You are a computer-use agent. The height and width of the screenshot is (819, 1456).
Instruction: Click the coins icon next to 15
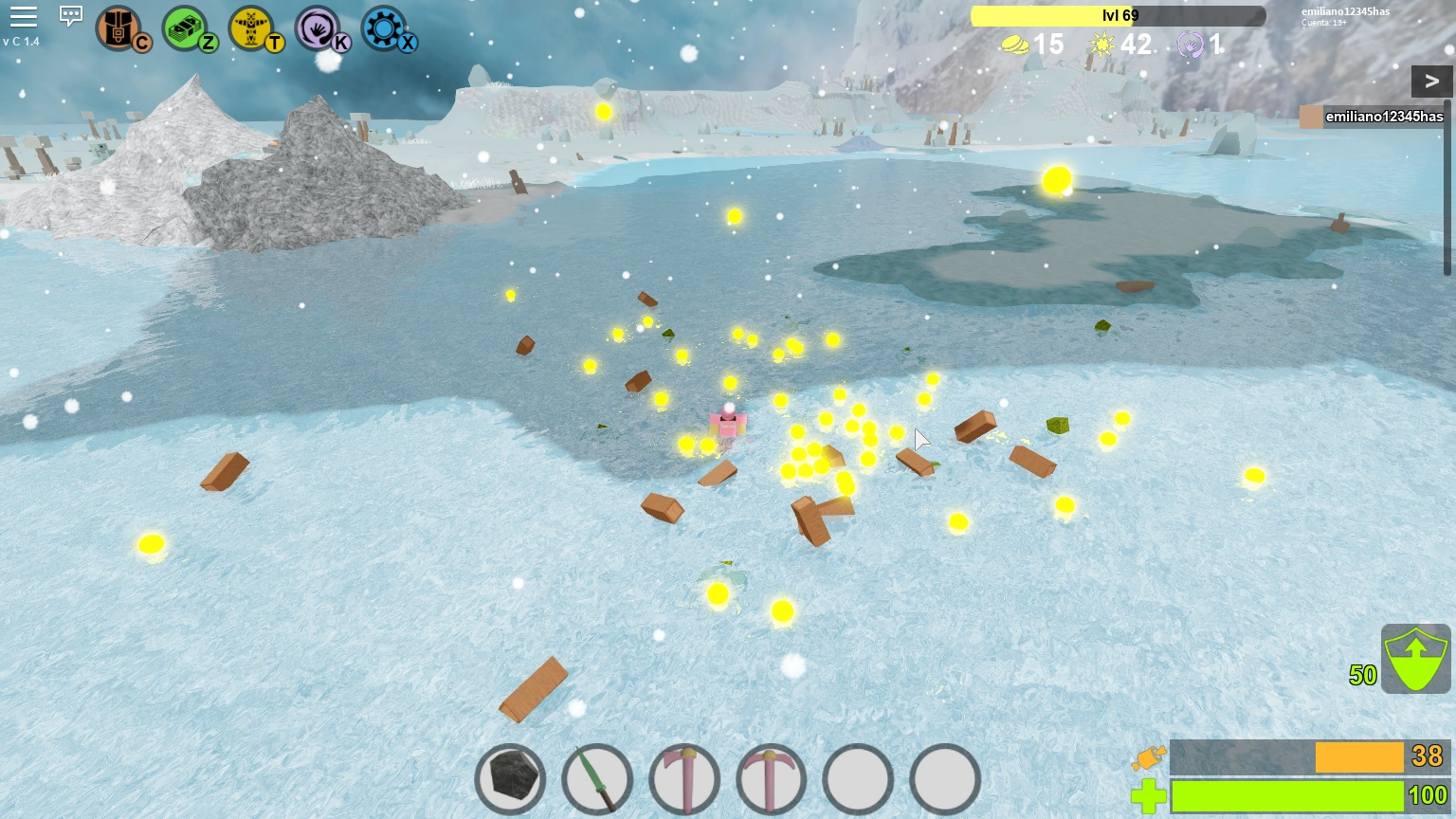(x=1014, y=45)
